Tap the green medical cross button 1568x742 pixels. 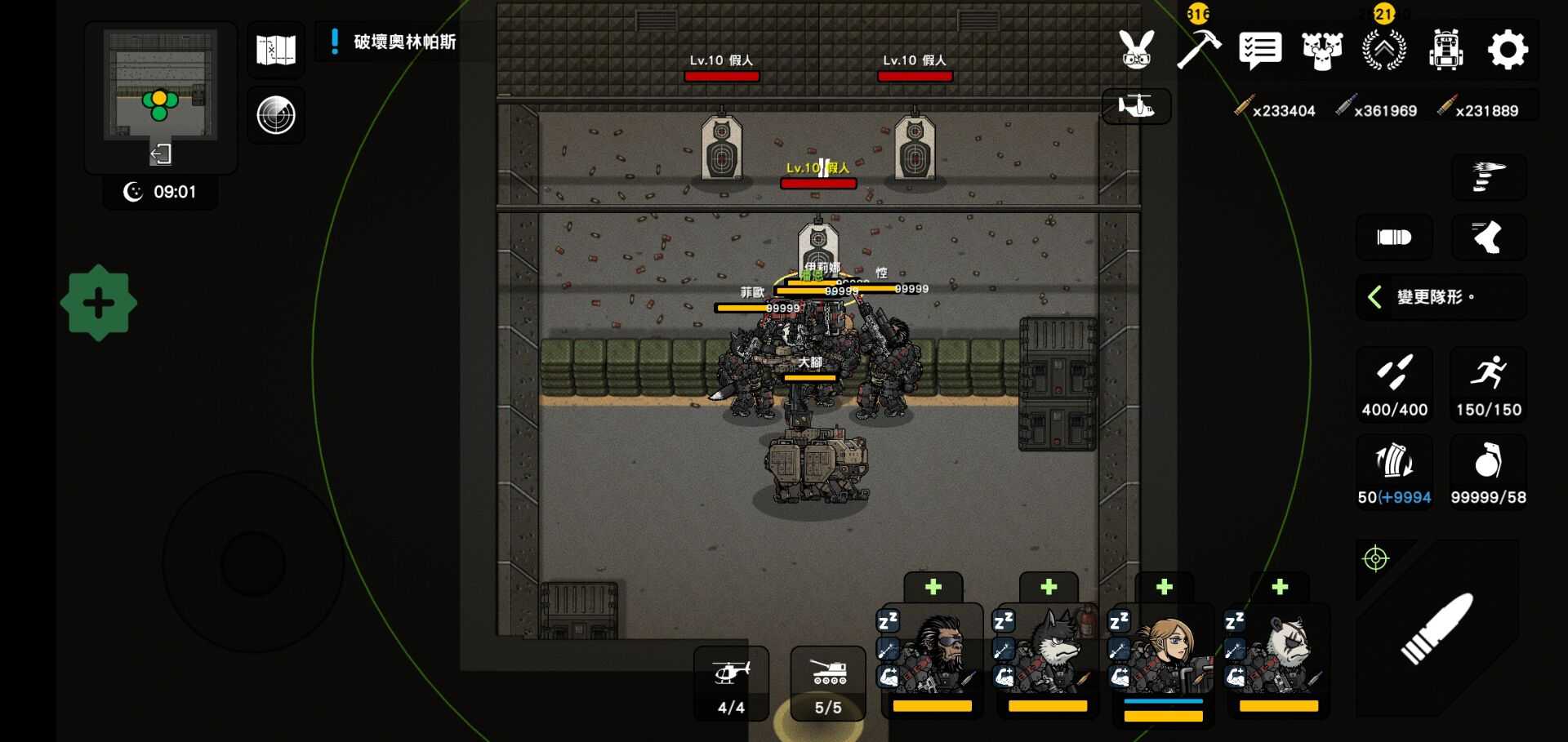[x=99, y=303]
